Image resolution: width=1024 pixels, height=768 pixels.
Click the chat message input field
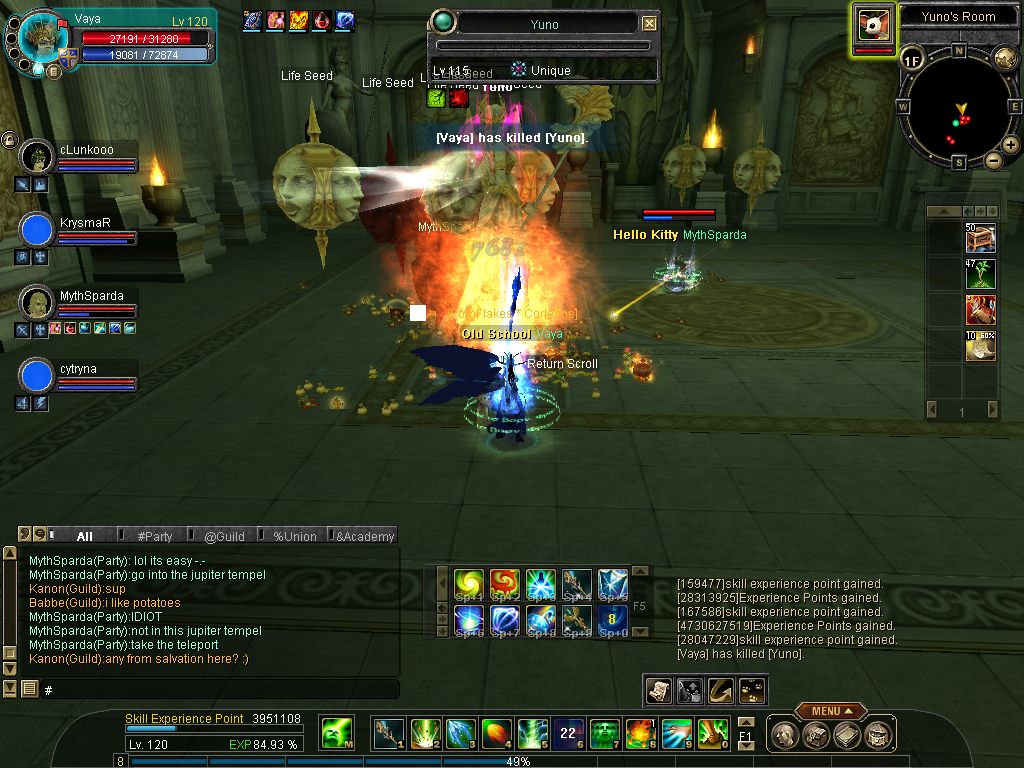pyautogui.click(x=220, y=690)
